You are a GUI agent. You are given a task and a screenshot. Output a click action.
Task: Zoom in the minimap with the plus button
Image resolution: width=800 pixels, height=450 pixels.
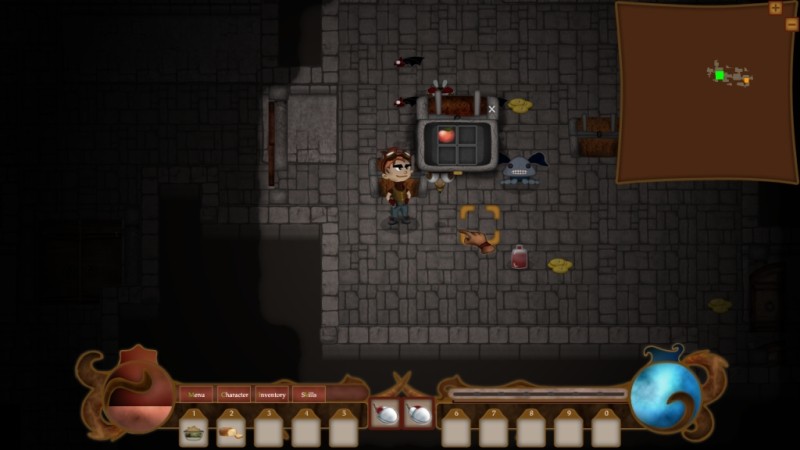[x=775, y=8]
